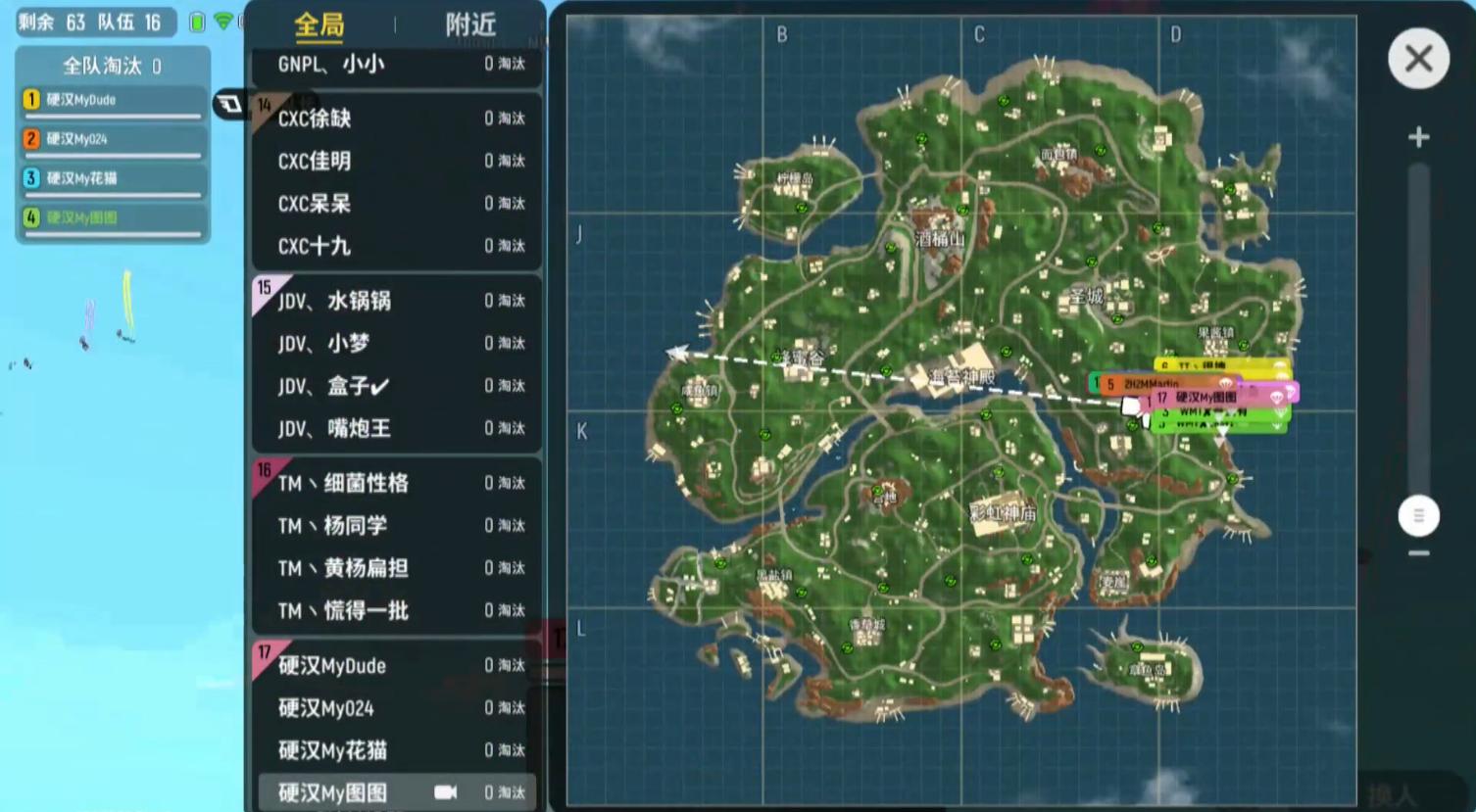Click the map zoom slider handle
Image resolution: width=1476 pixels, height=812 pixels.
point(1418,515)
